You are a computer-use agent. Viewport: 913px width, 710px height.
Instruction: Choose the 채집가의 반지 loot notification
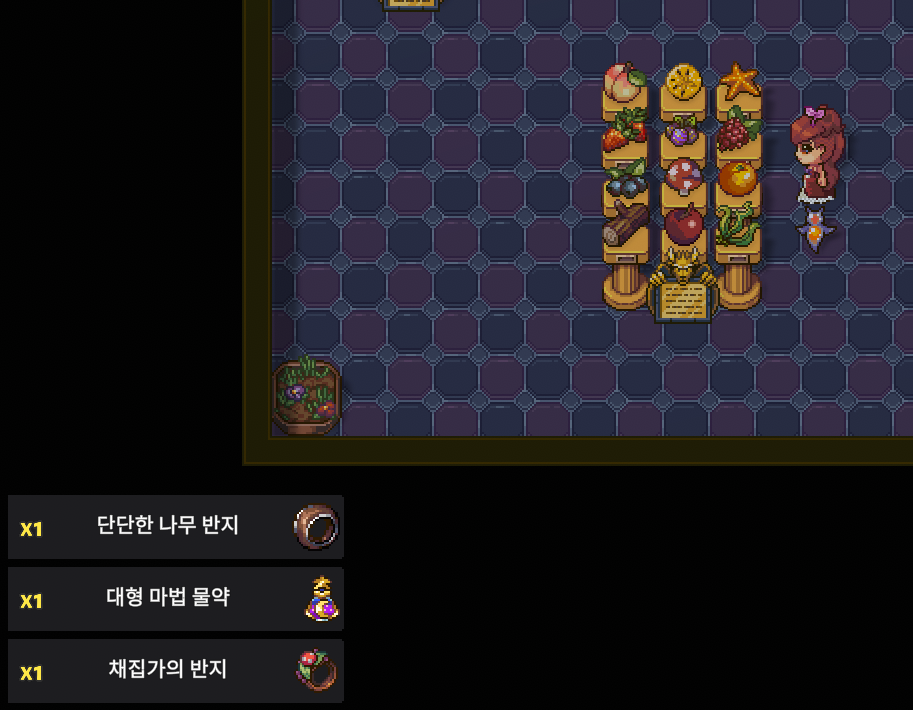pos(175,671)
